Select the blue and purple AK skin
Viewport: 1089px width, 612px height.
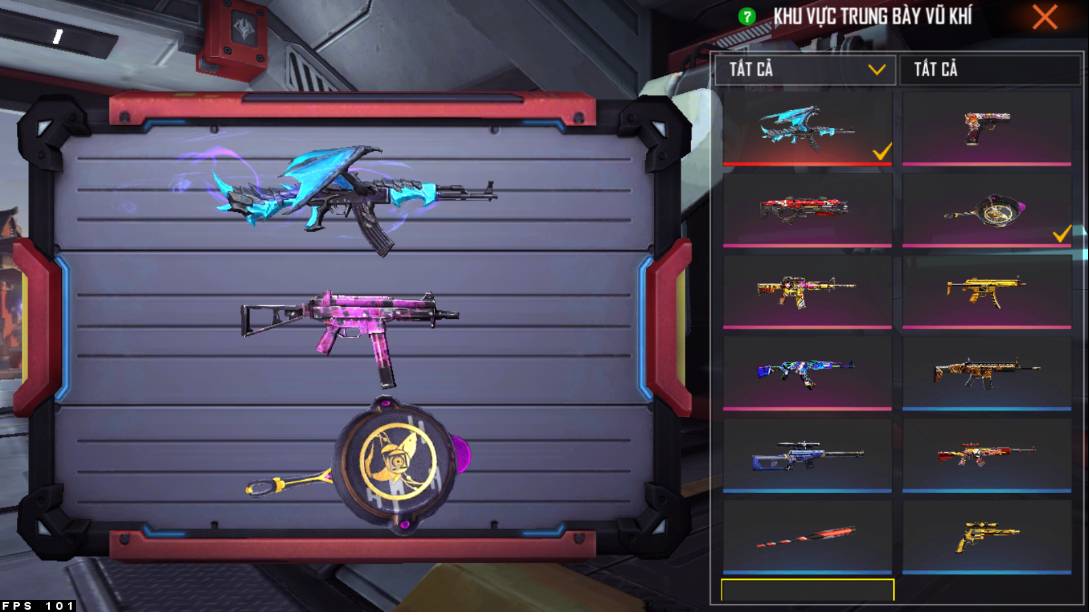807,372
